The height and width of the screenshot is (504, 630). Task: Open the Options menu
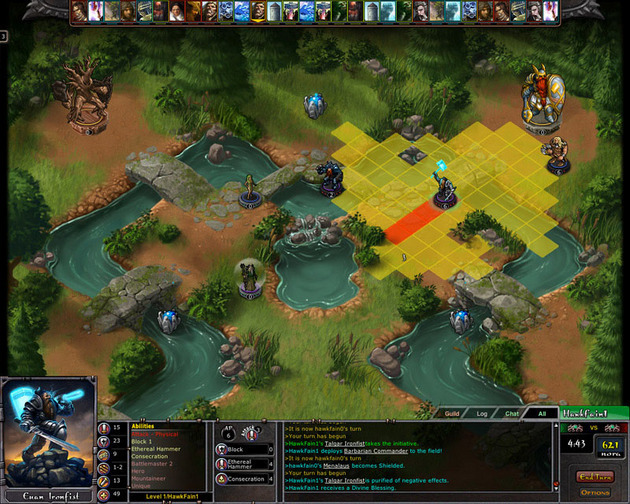[x=594, y=491]
